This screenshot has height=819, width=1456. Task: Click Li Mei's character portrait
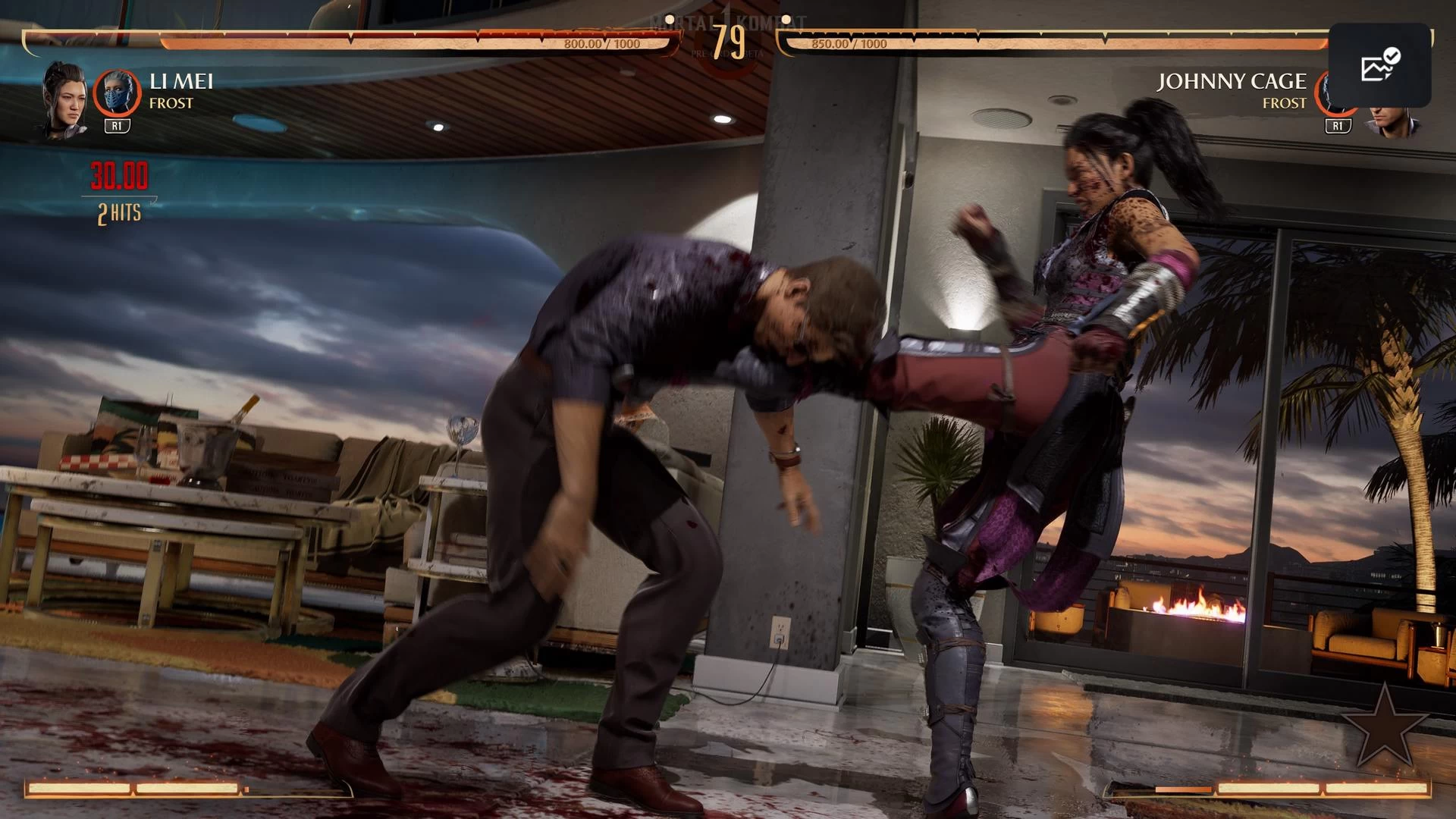point(64,98)
